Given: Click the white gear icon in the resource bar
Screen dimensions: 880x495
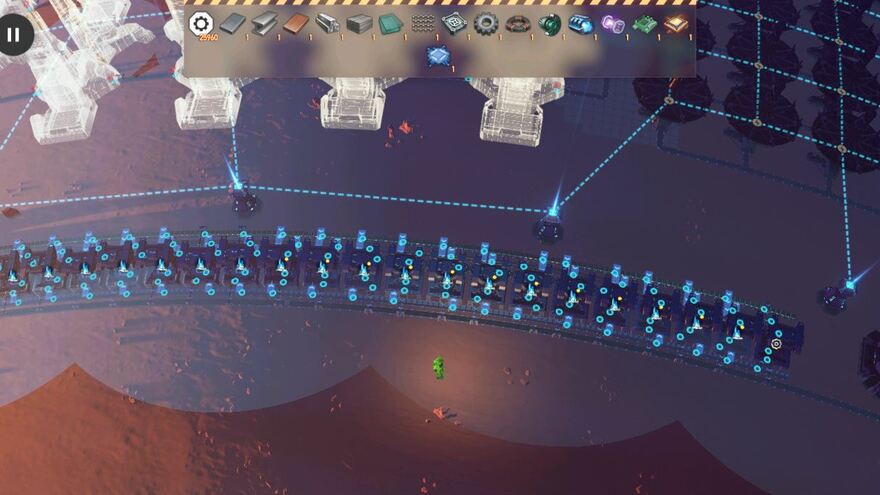Looking at the screenshot, I should click(x=201, y=24).
